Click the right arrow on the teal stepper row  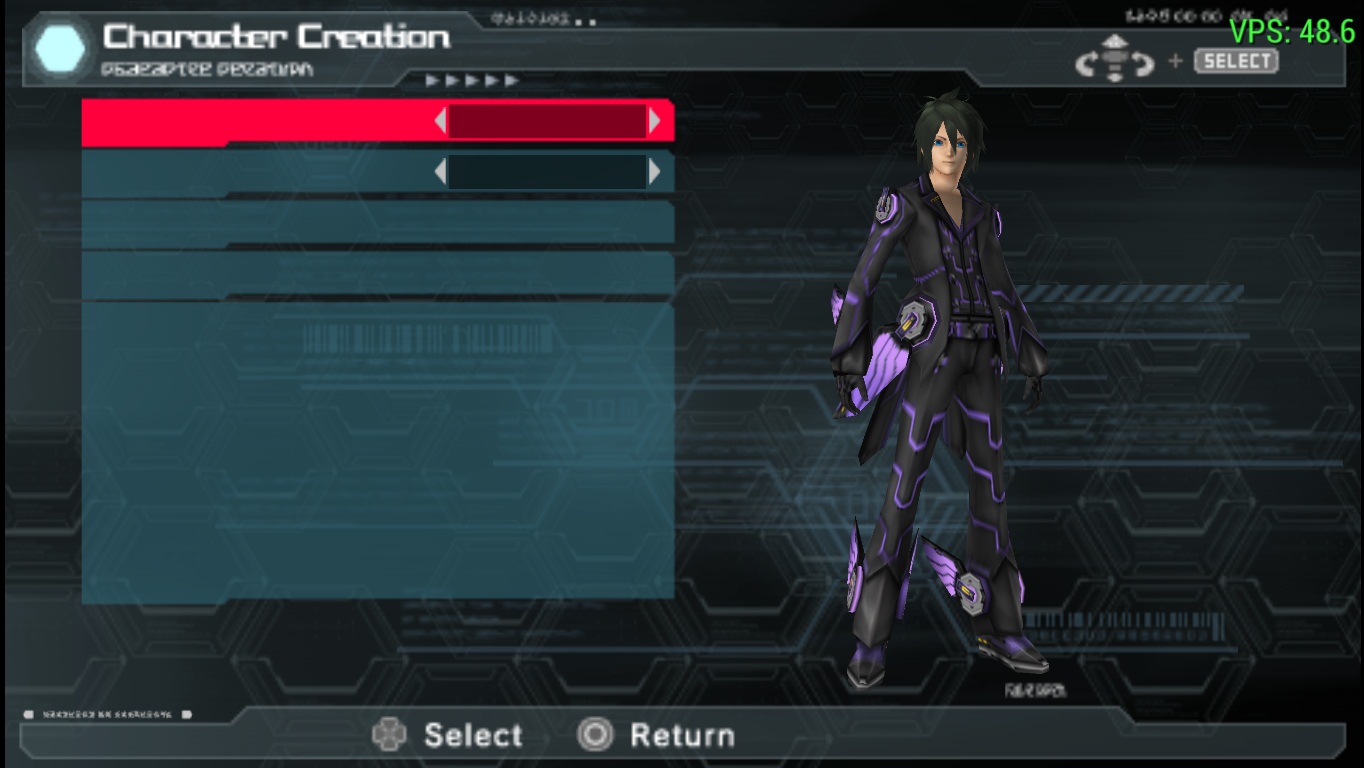click(x=654, y=172)
